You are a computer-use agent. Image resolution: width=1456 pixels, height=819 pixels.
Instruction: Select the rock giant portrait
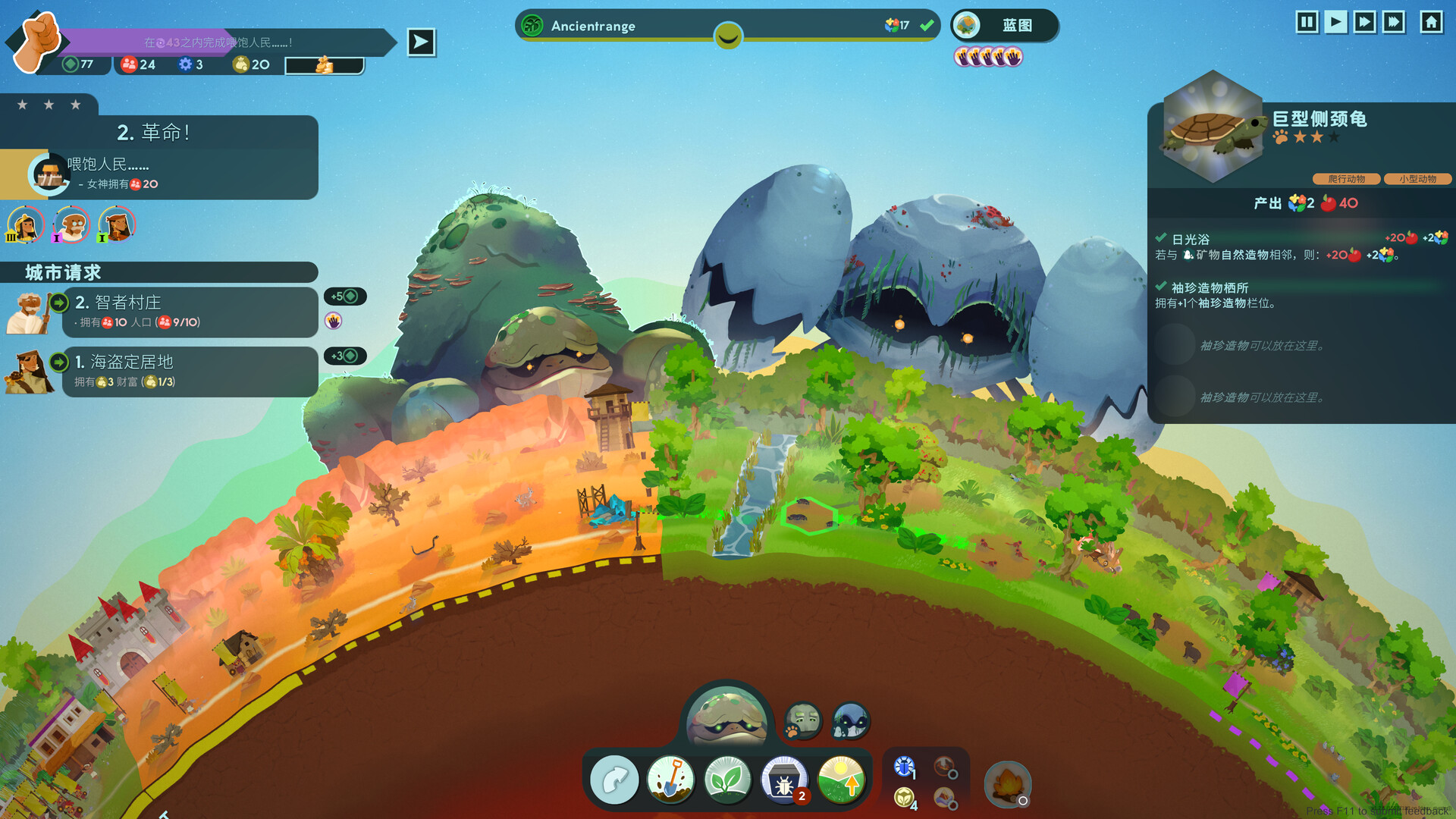(802, 719)
